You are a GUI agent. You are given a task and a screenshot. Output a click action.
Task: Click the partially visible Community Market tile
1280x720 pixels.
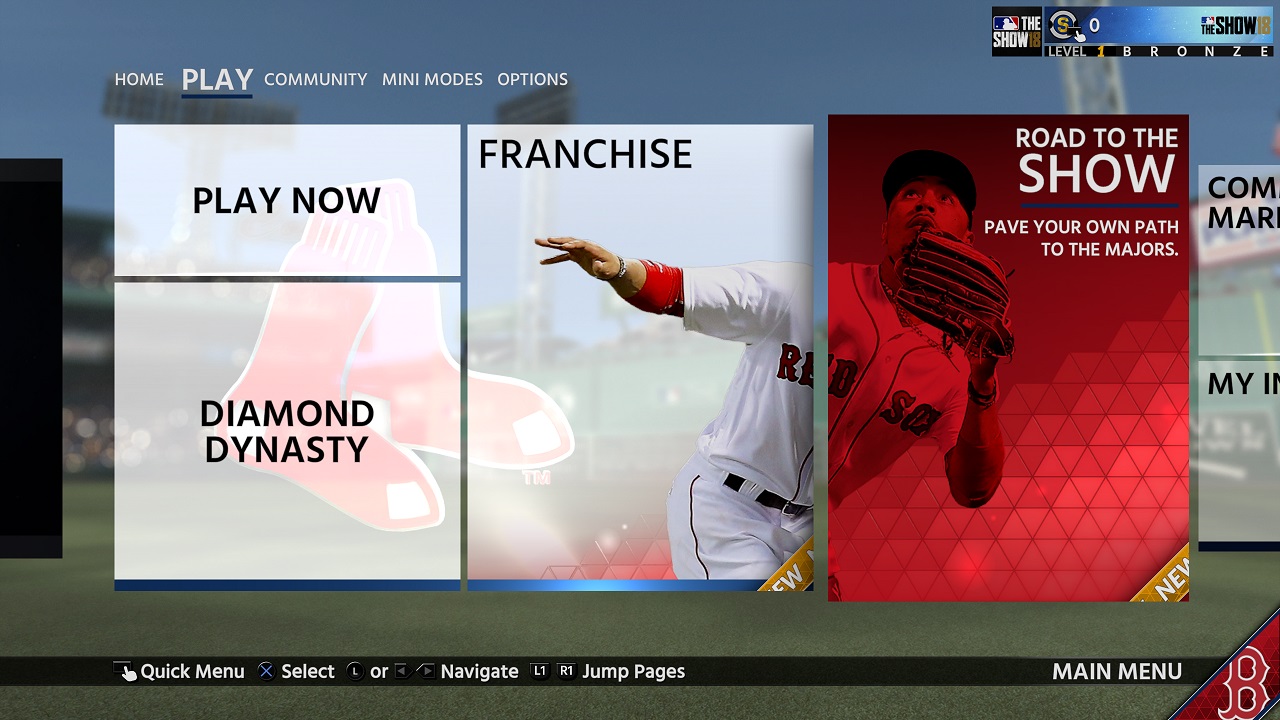click(x=1240, y=258)
